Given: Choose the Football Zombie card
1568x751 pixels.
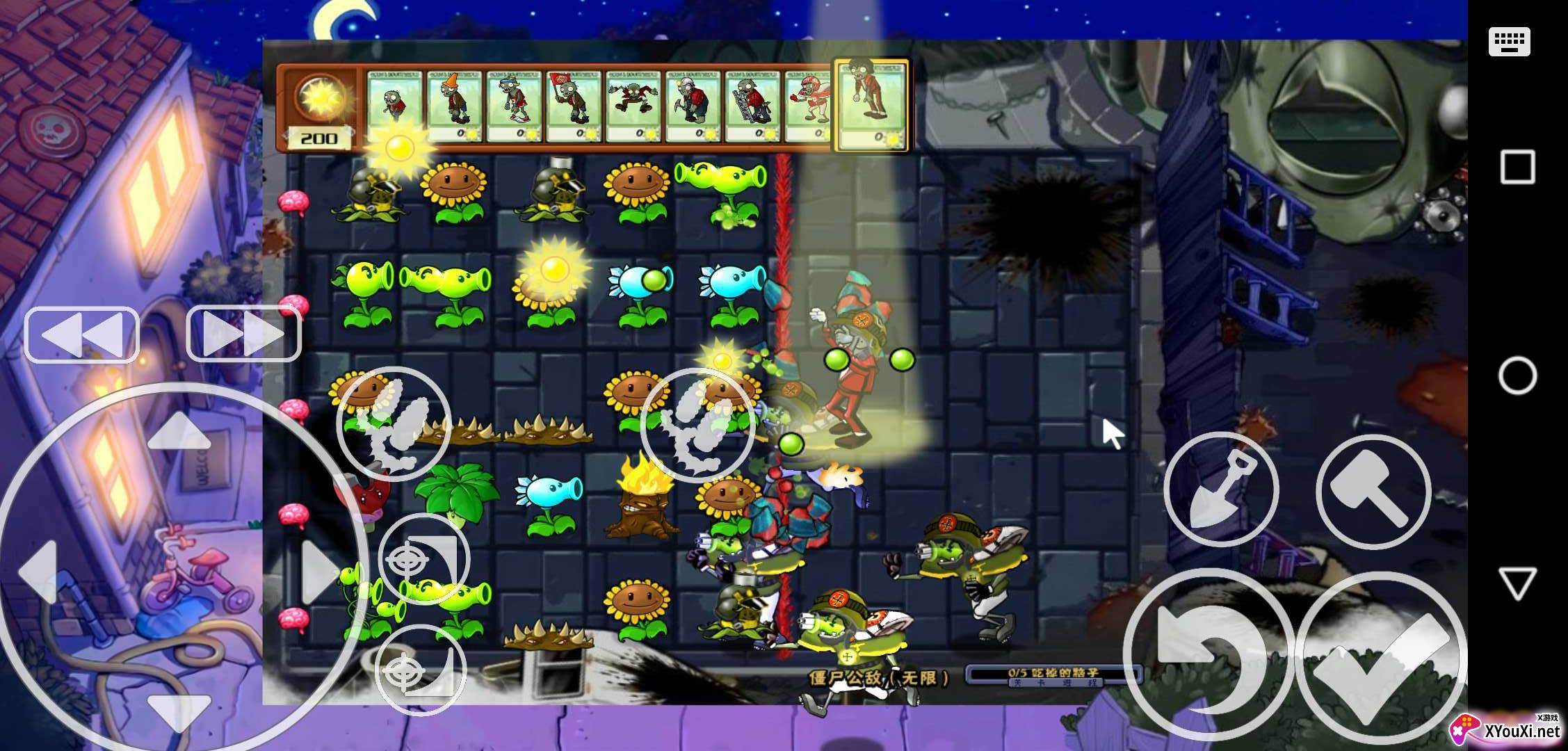Looking at the screenshot, I should [809, 106].
